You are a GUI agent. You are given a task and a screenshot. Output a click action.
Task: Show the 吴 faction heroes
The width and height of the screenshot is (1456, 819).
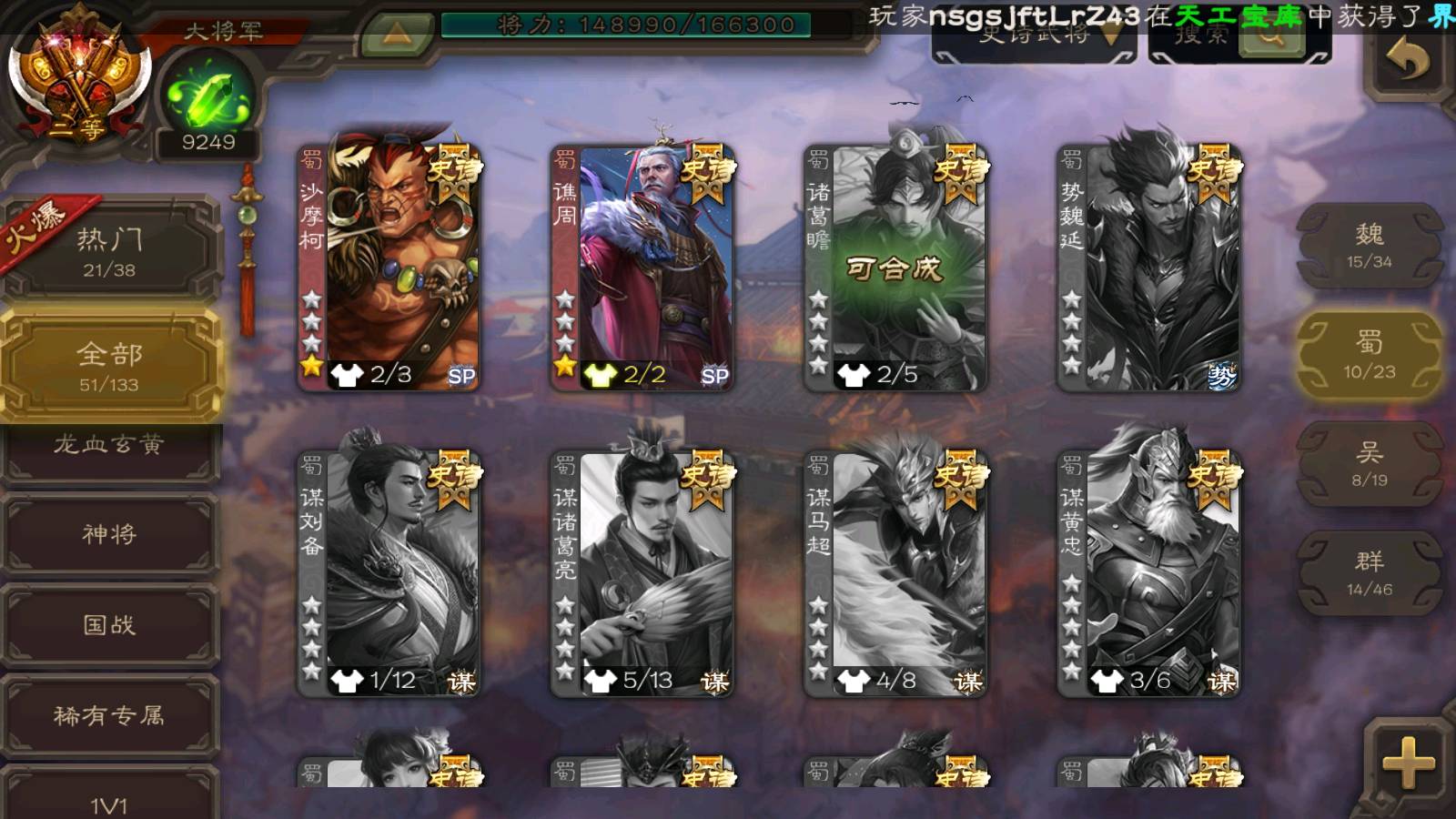click(1369, 463)
